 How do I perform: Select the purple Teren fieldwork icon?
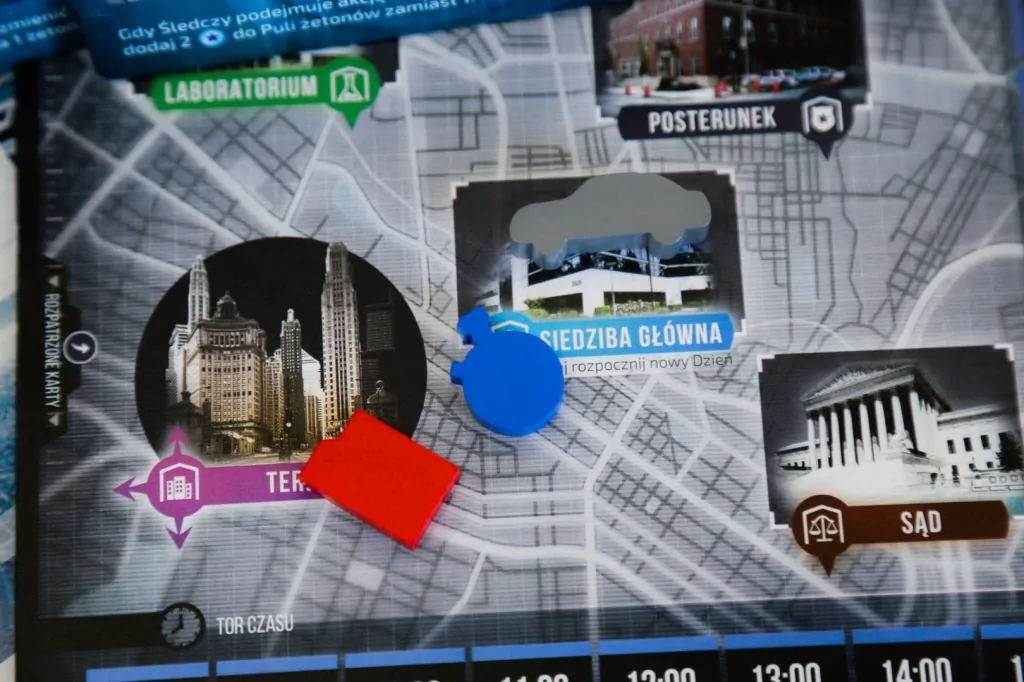pos(178,486)
